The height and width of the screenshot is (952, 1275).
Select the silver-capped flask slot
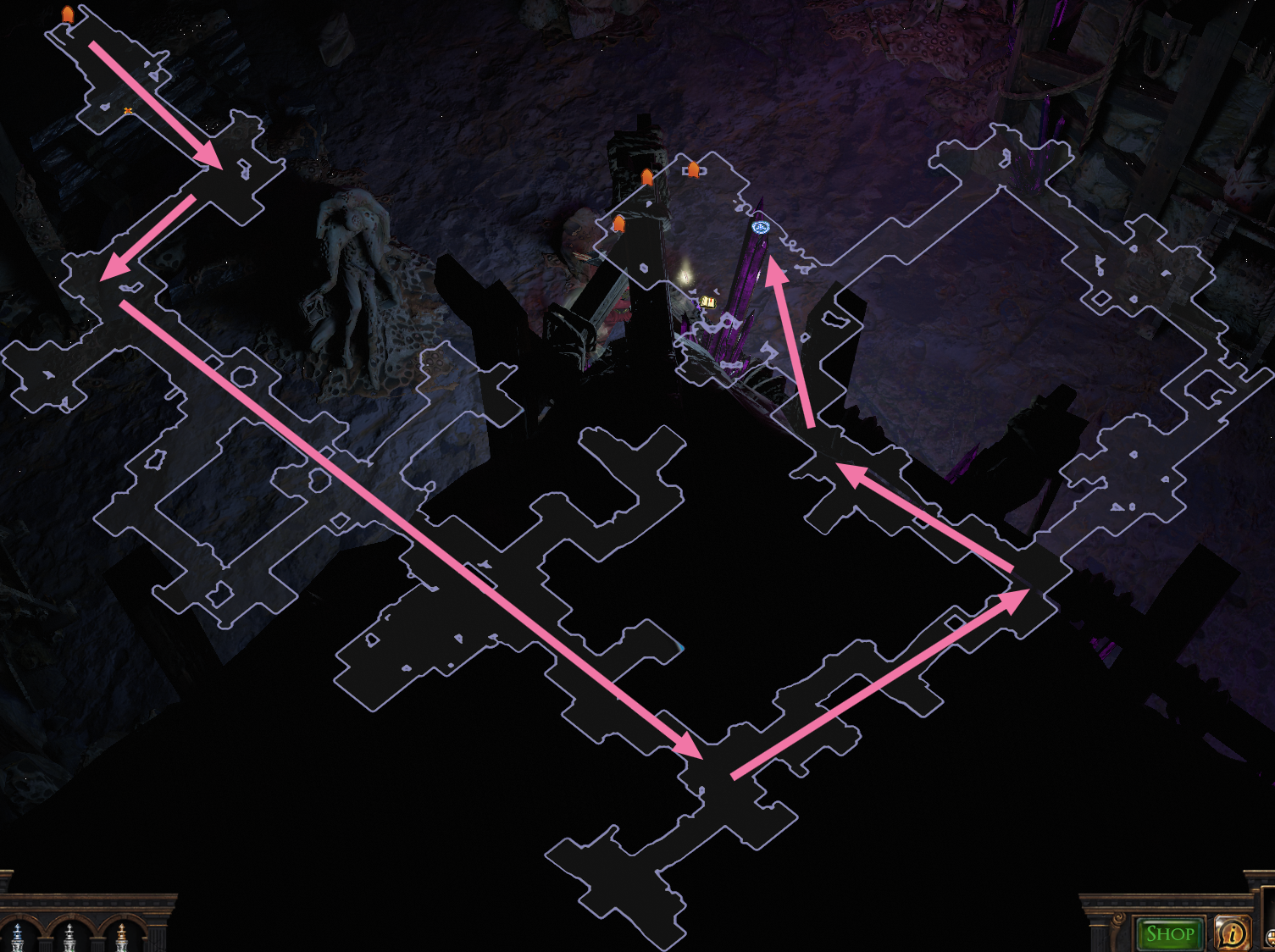pyautogui.click(x=69, y=937)
